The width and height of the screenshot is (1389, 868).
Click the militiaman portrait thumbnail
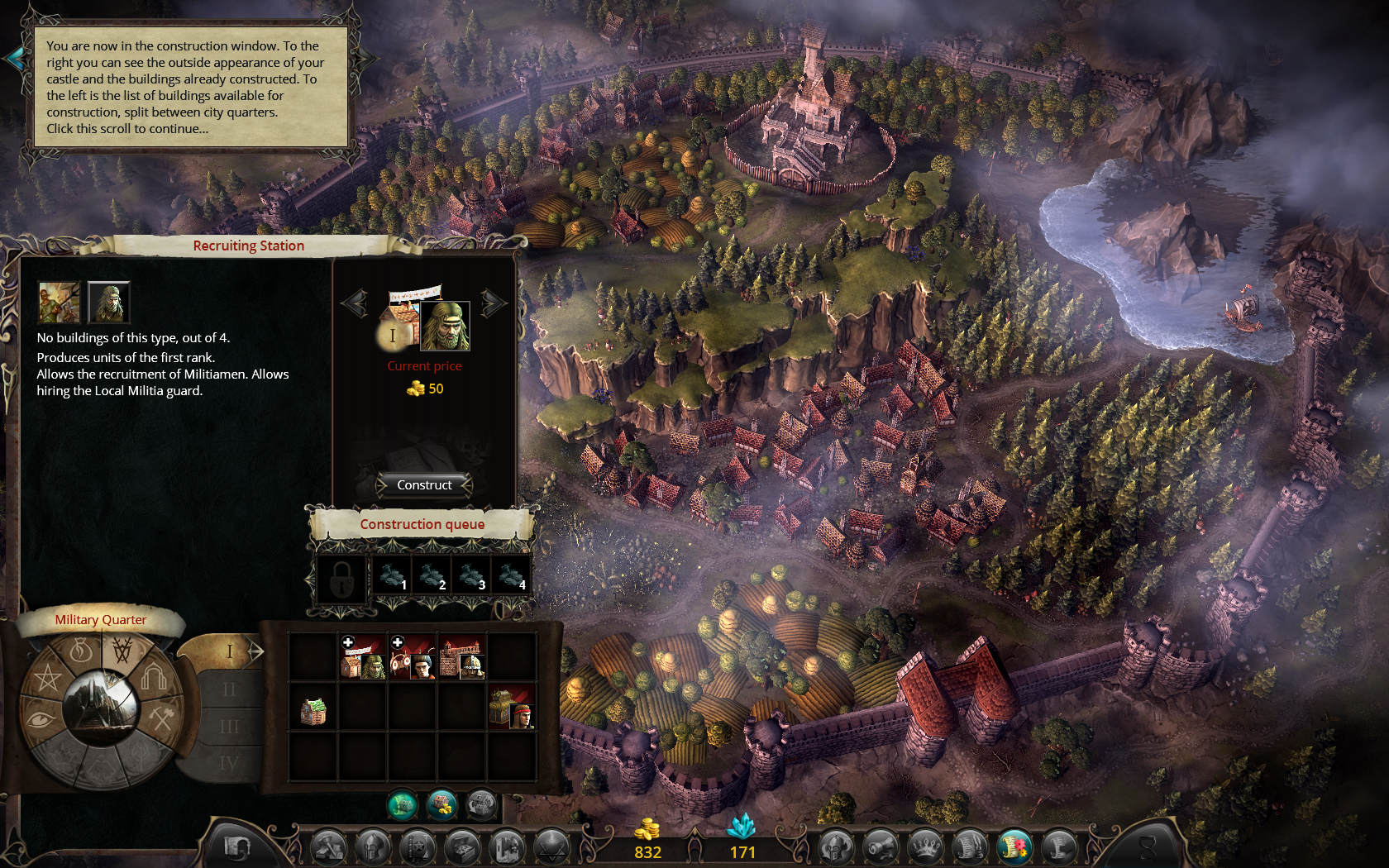click(x=108, y=302)
